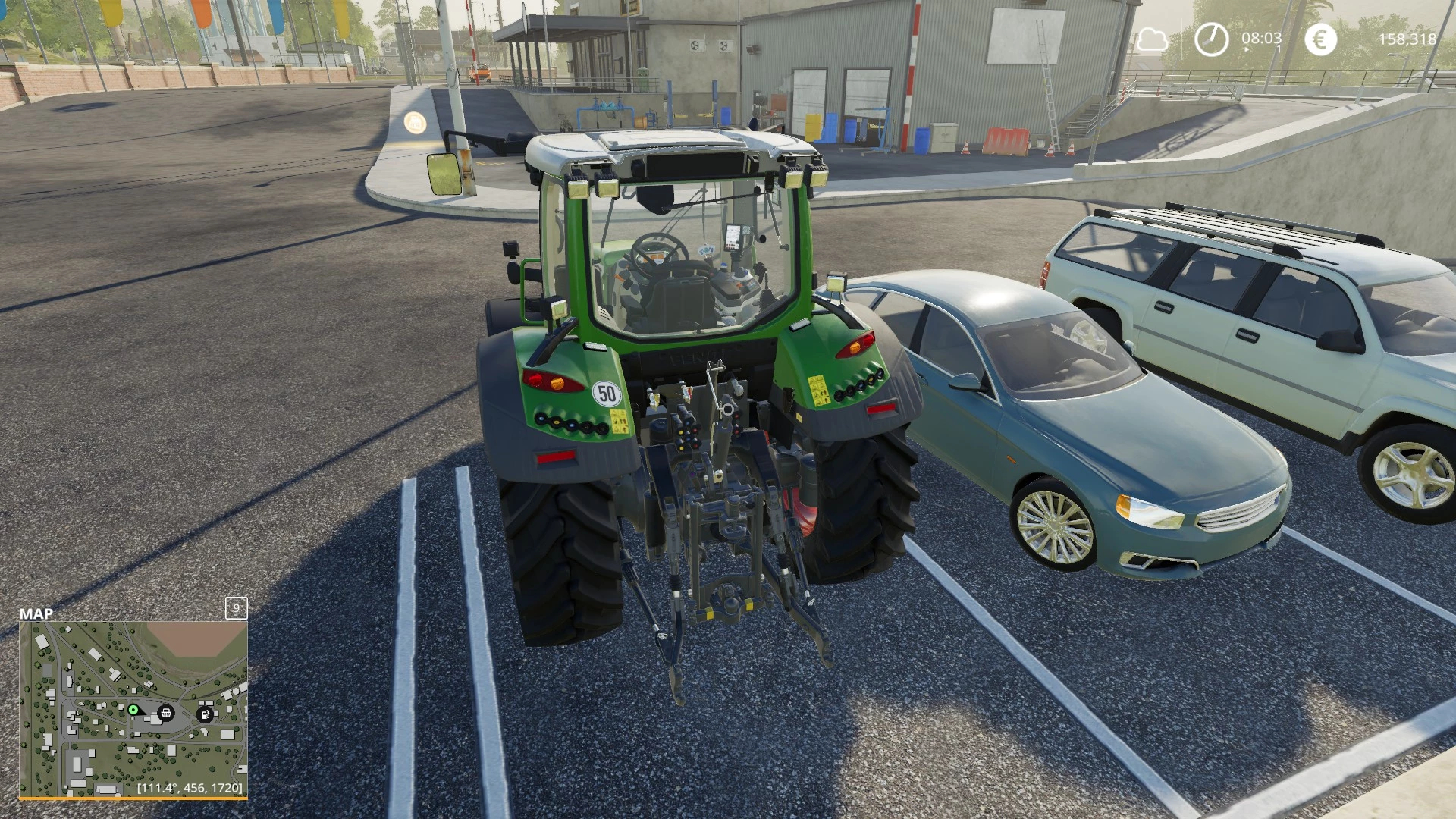Select the shop basket marker on minimap
This screenshot has height=819, width=1456.
(x=166, y=713)
